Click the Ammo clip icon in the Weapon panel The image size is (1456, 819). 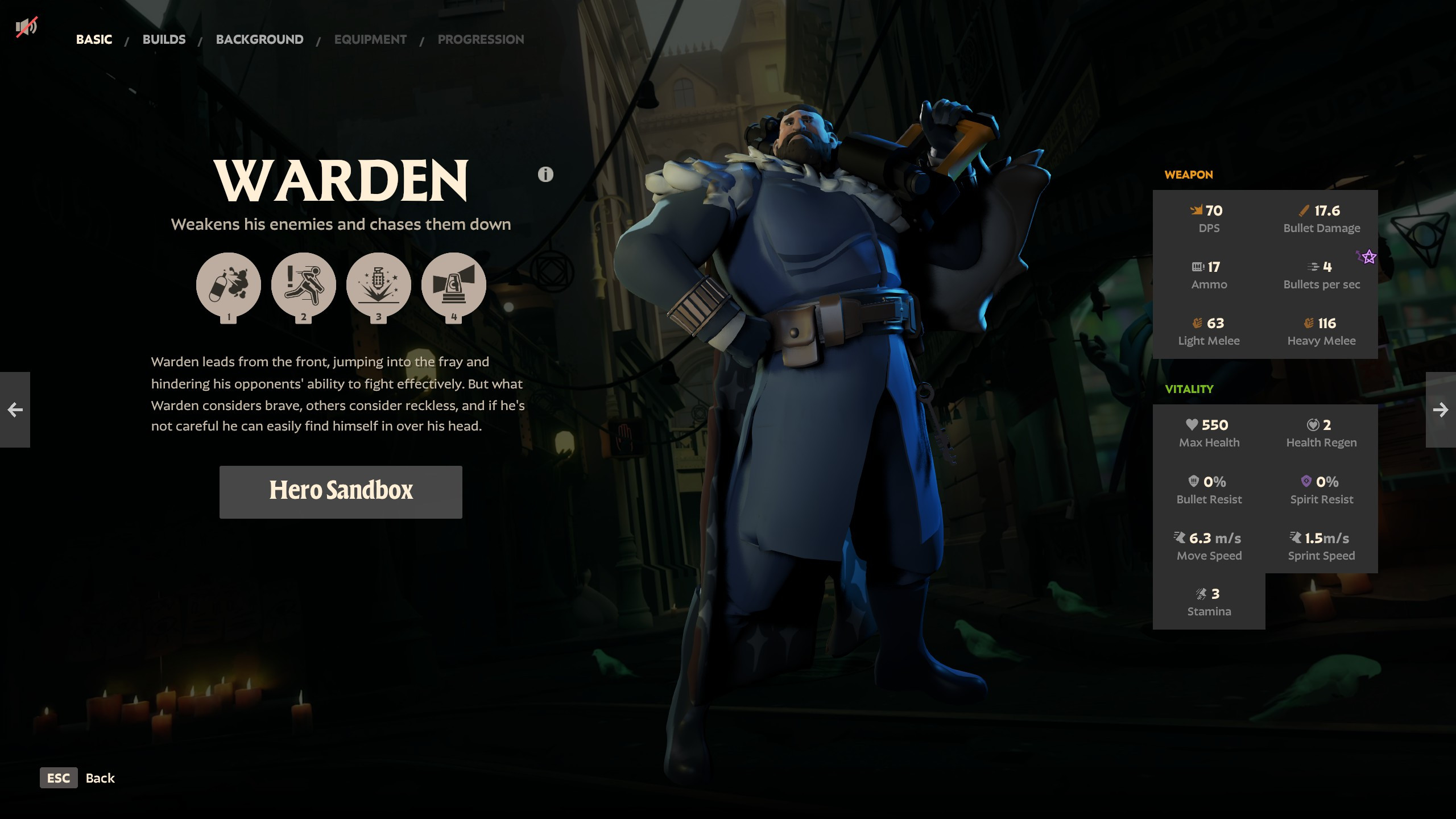(1197, 267)
